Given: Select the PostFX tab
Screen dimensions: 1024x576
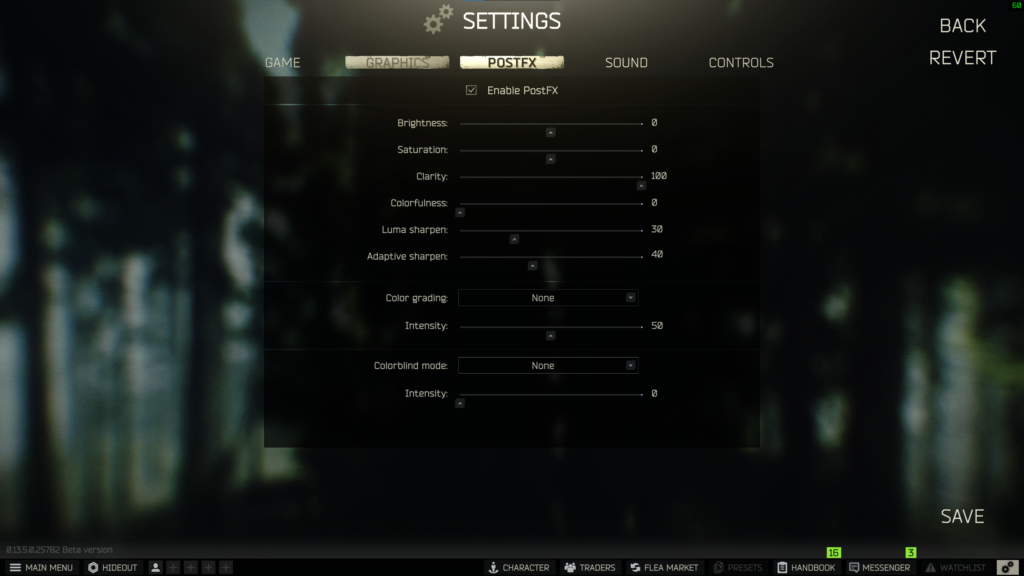Looking at the screenshot, I should click(511, 63).
